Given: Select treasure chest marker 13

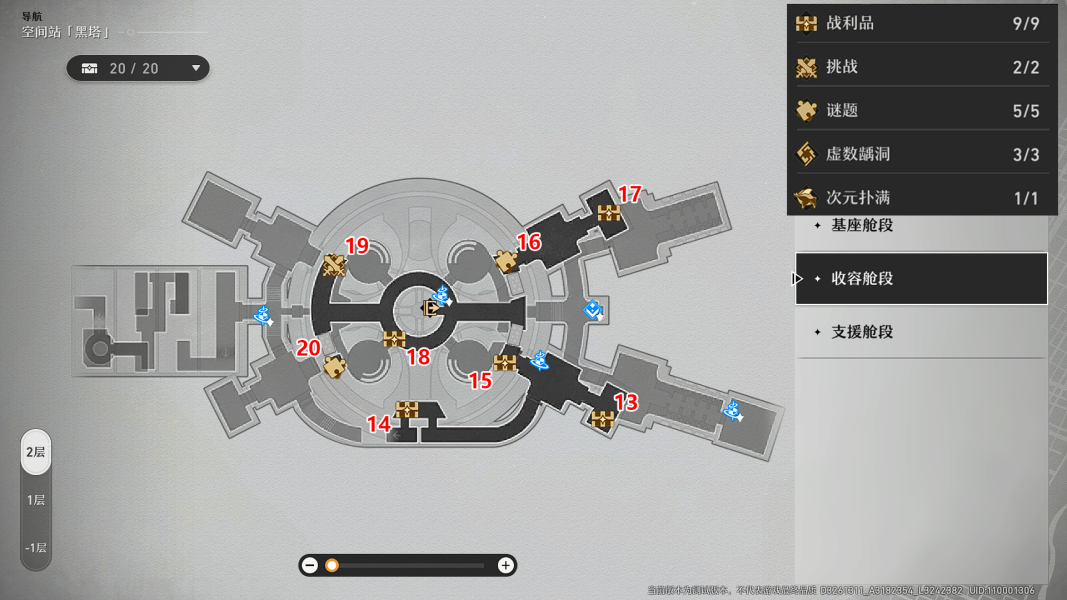Looking at the screenshot, I should click(x=602, y=419).
